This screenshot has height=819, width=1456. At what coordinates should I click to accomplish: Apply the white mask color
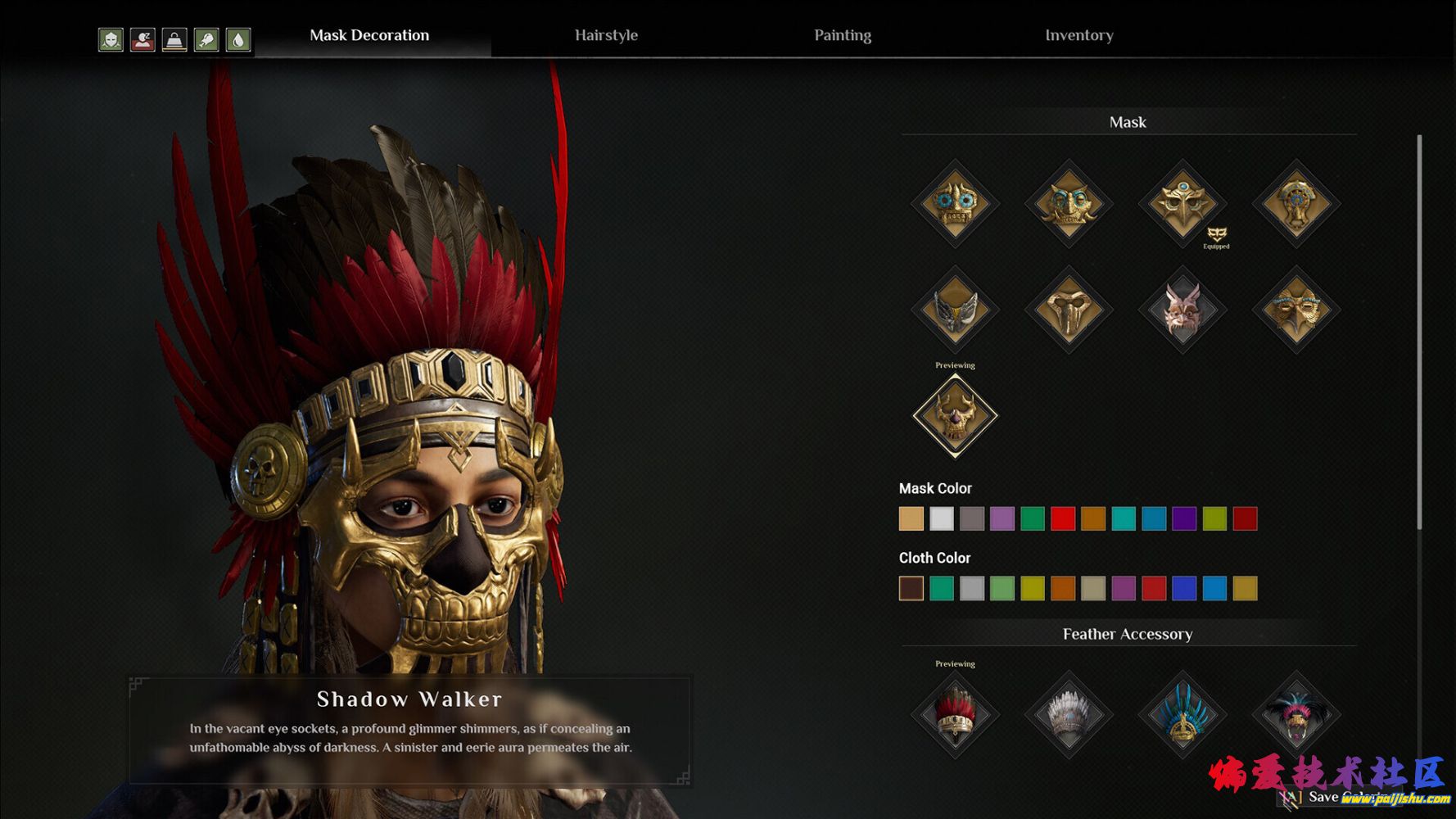pos(942,518)
